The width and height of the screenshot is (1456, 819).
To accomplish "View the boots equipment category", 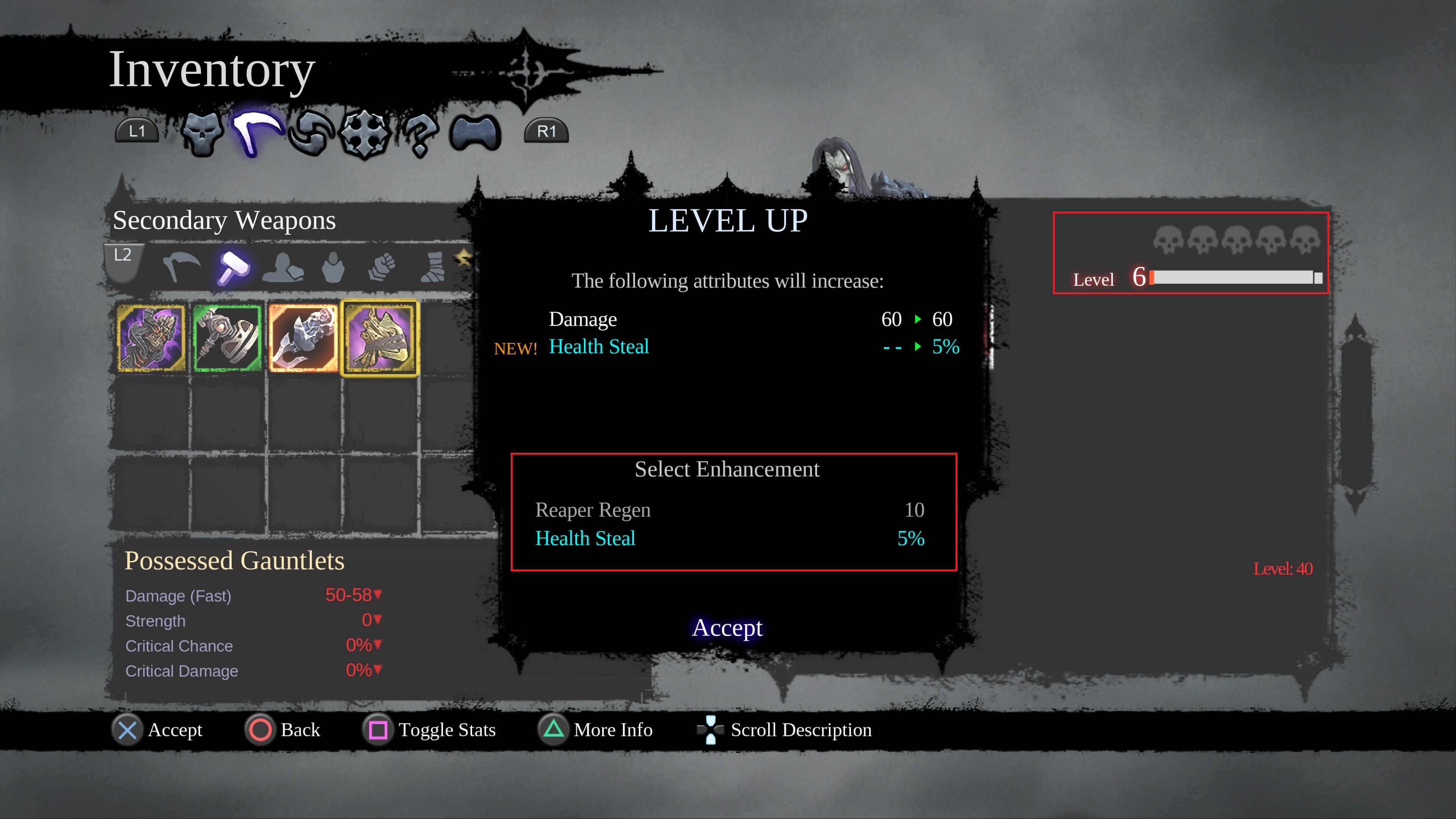I will click(433, 267).
